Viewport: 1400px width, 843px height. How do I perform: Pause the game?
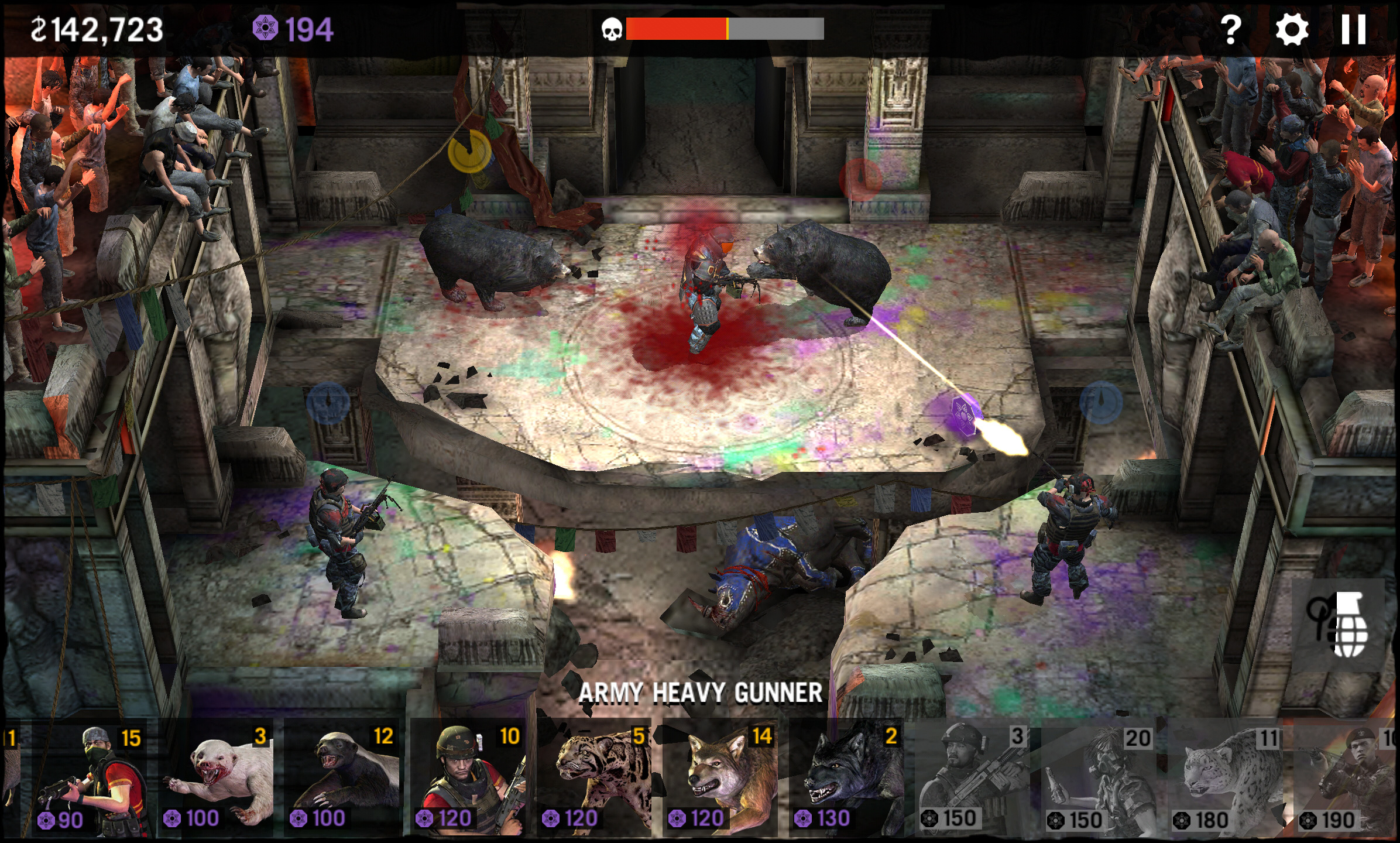click(x=1353, y=29)
